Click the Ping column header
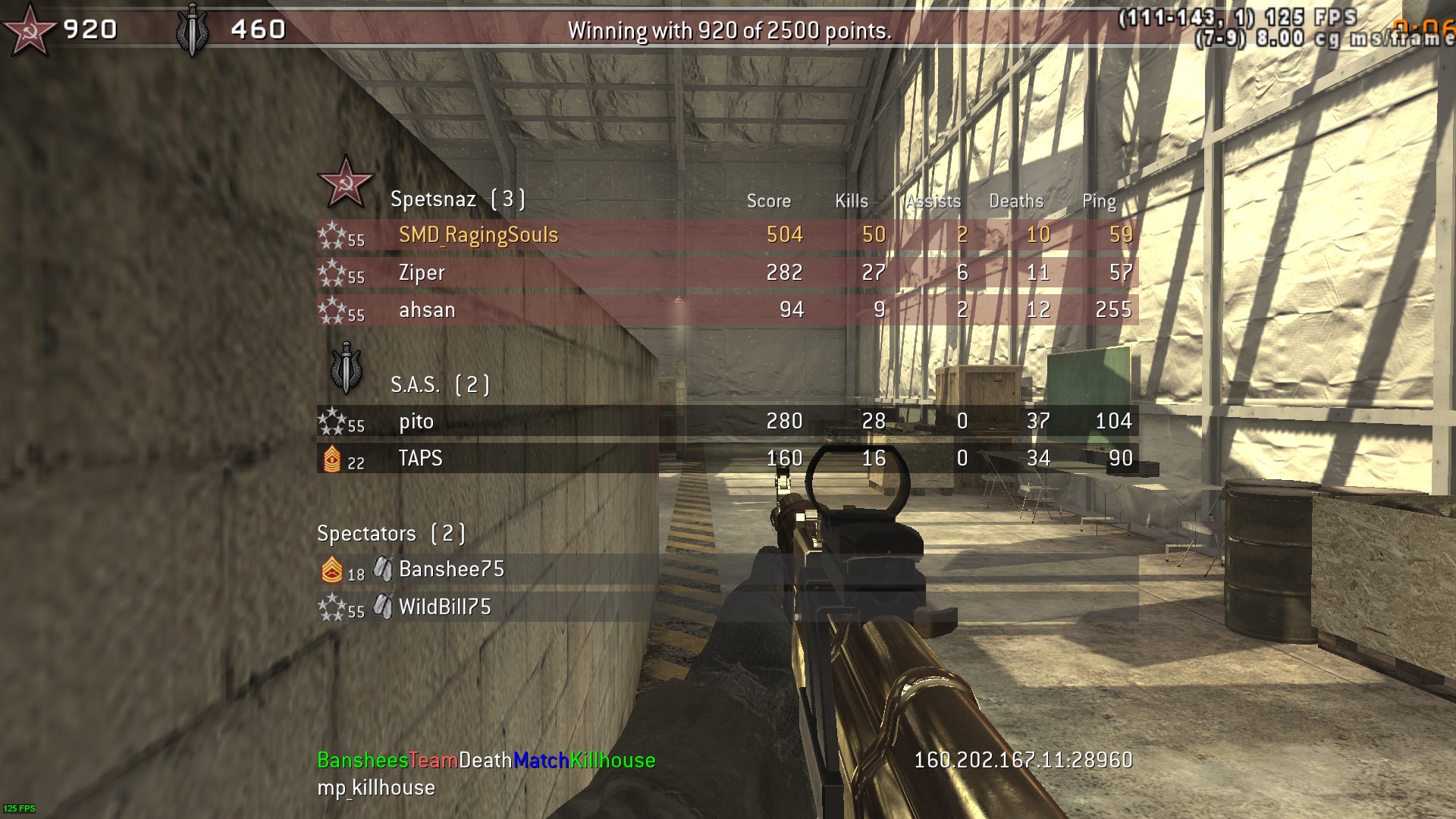 1099,201
